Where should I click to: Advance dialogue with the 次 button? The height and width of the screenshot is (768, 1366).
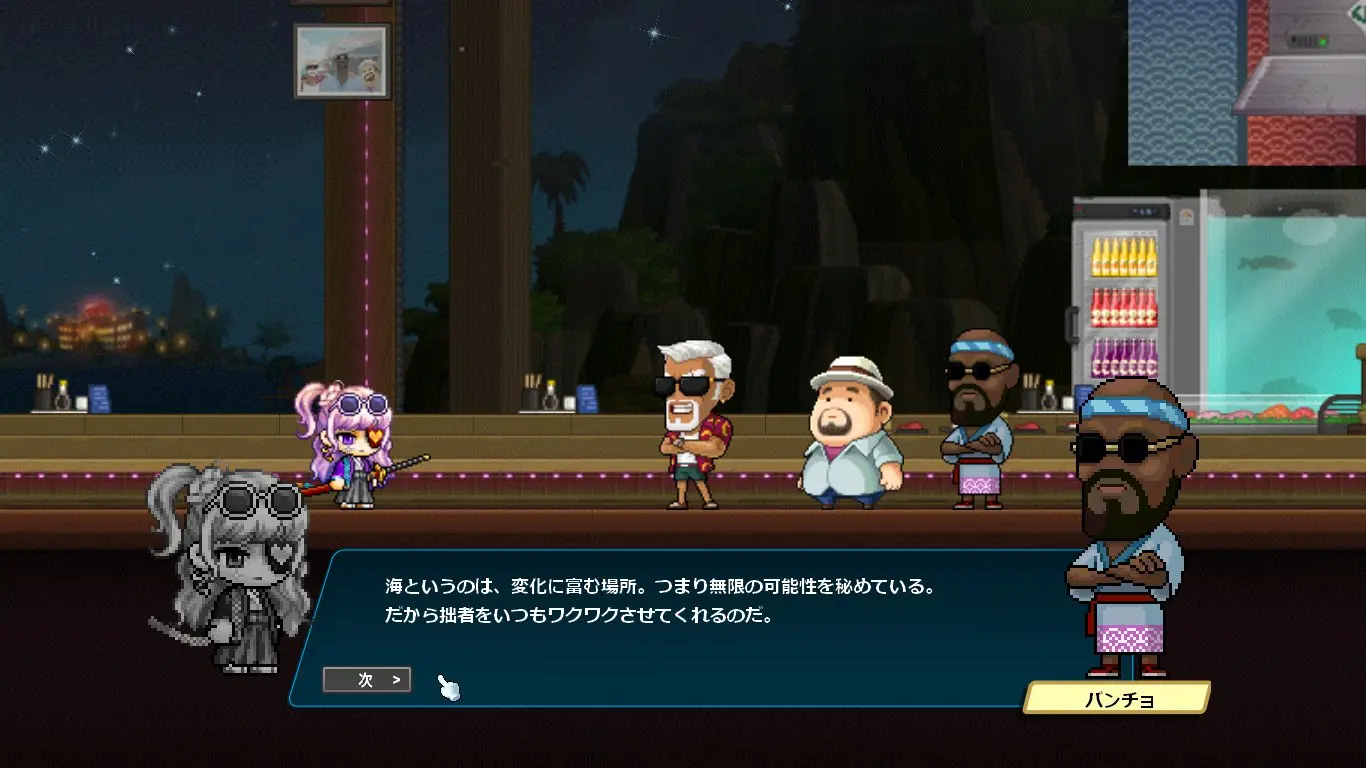tap(367, 680)
